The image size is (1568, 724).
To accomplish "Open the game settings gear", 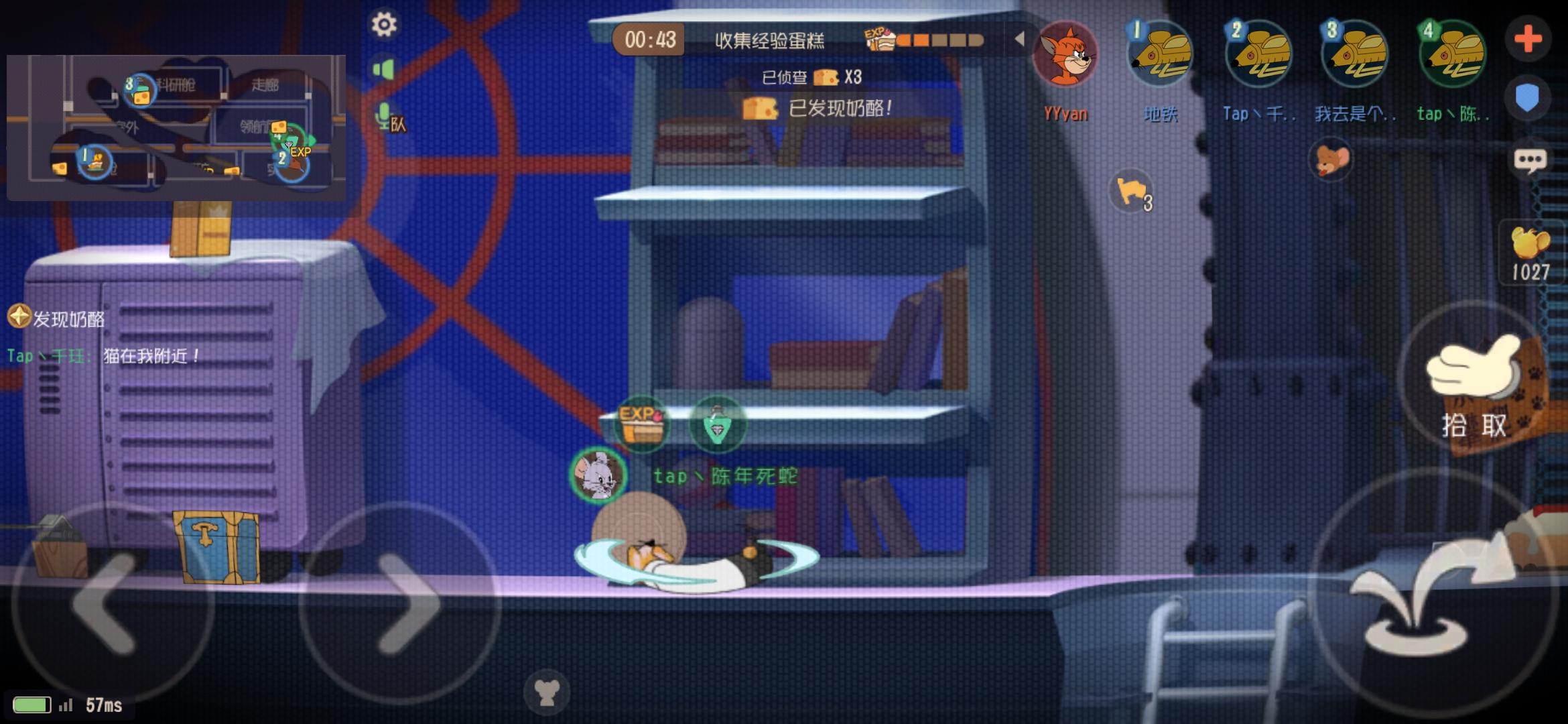I will tap(384, 24).
